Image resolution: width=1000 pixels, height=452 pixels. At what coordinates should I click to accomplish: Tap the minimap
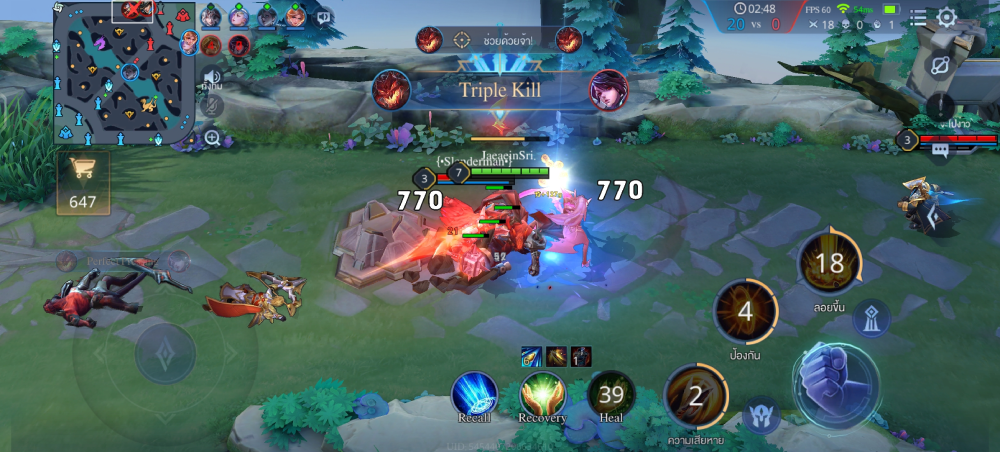(119, 72)
